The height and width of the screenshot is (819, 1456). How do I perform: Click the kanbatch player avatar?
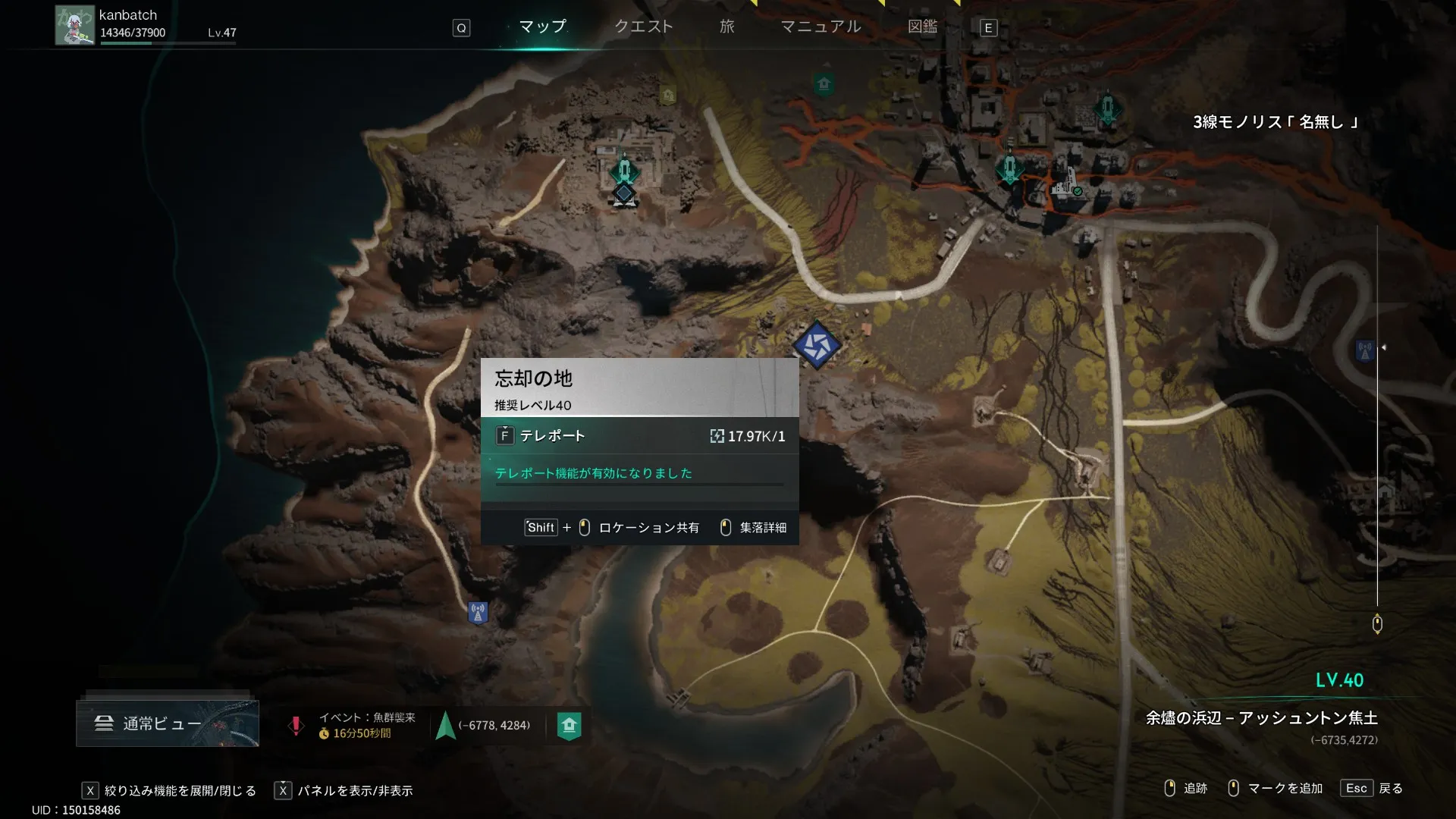(x=74, y=26)
